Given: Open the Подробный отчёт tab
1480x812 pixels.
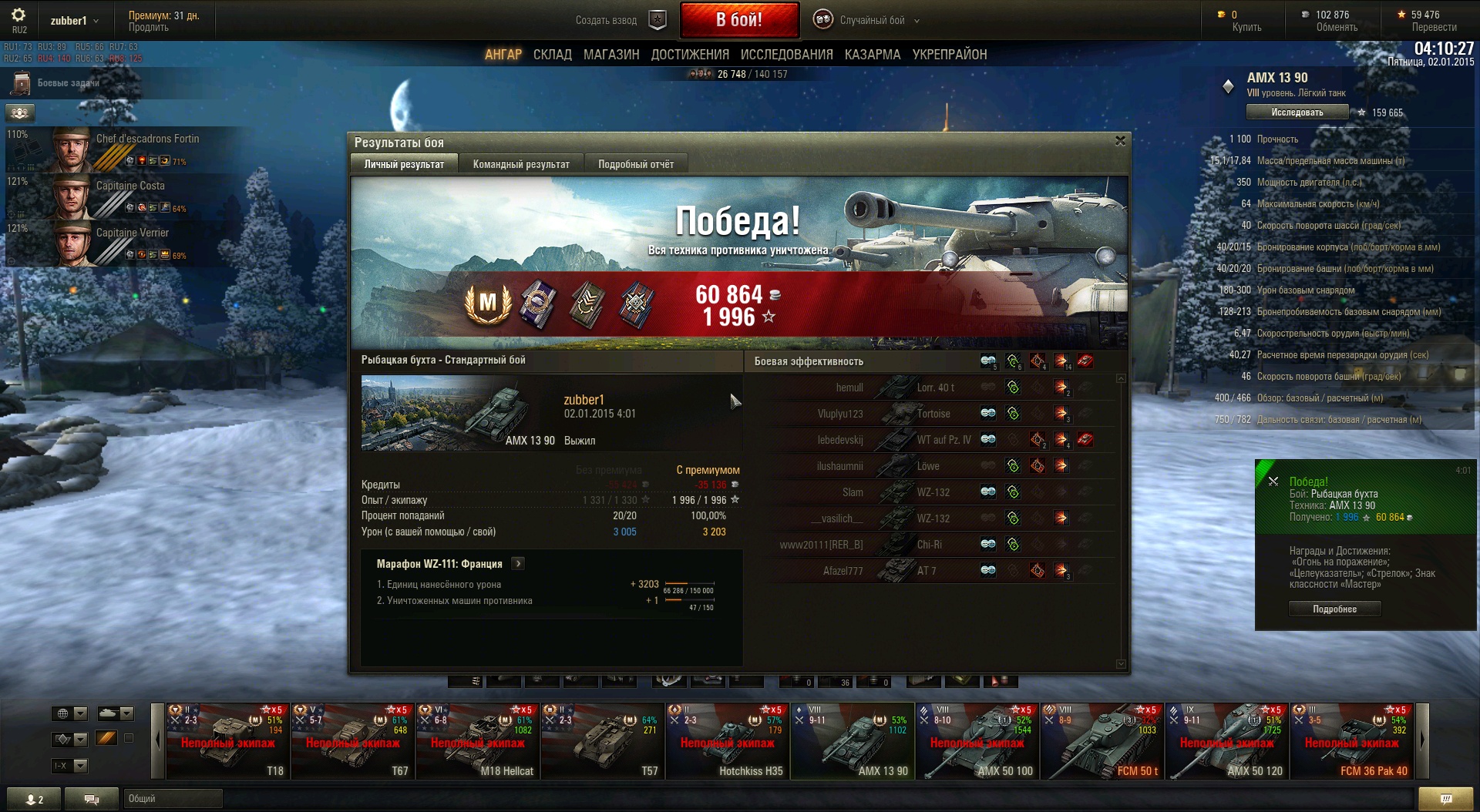Looking at the screenshot, I should [x=636, y=164].
